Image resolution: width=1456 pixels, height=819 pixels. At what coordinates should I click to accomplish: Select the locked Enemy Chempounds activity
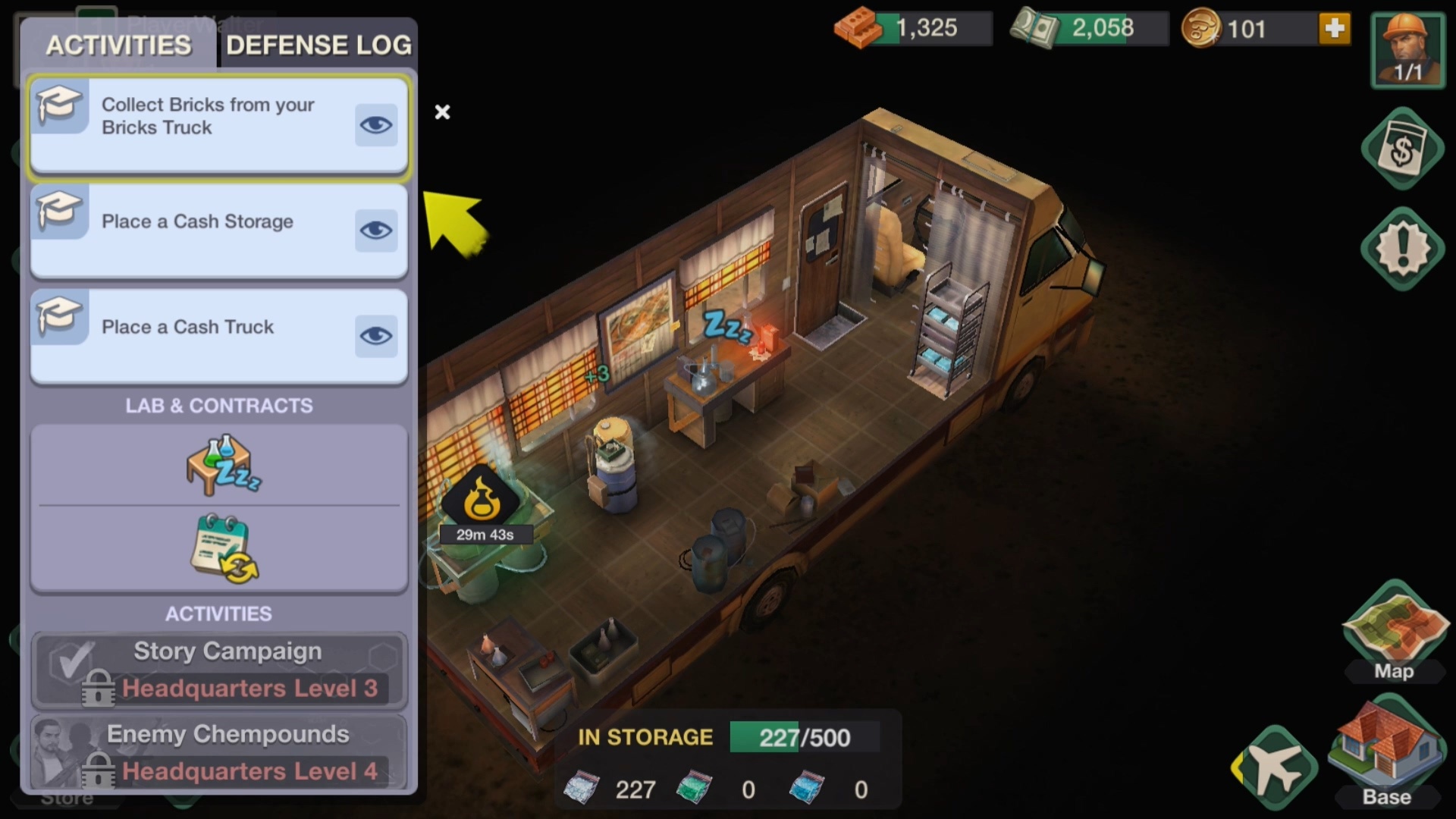(218, 752)
